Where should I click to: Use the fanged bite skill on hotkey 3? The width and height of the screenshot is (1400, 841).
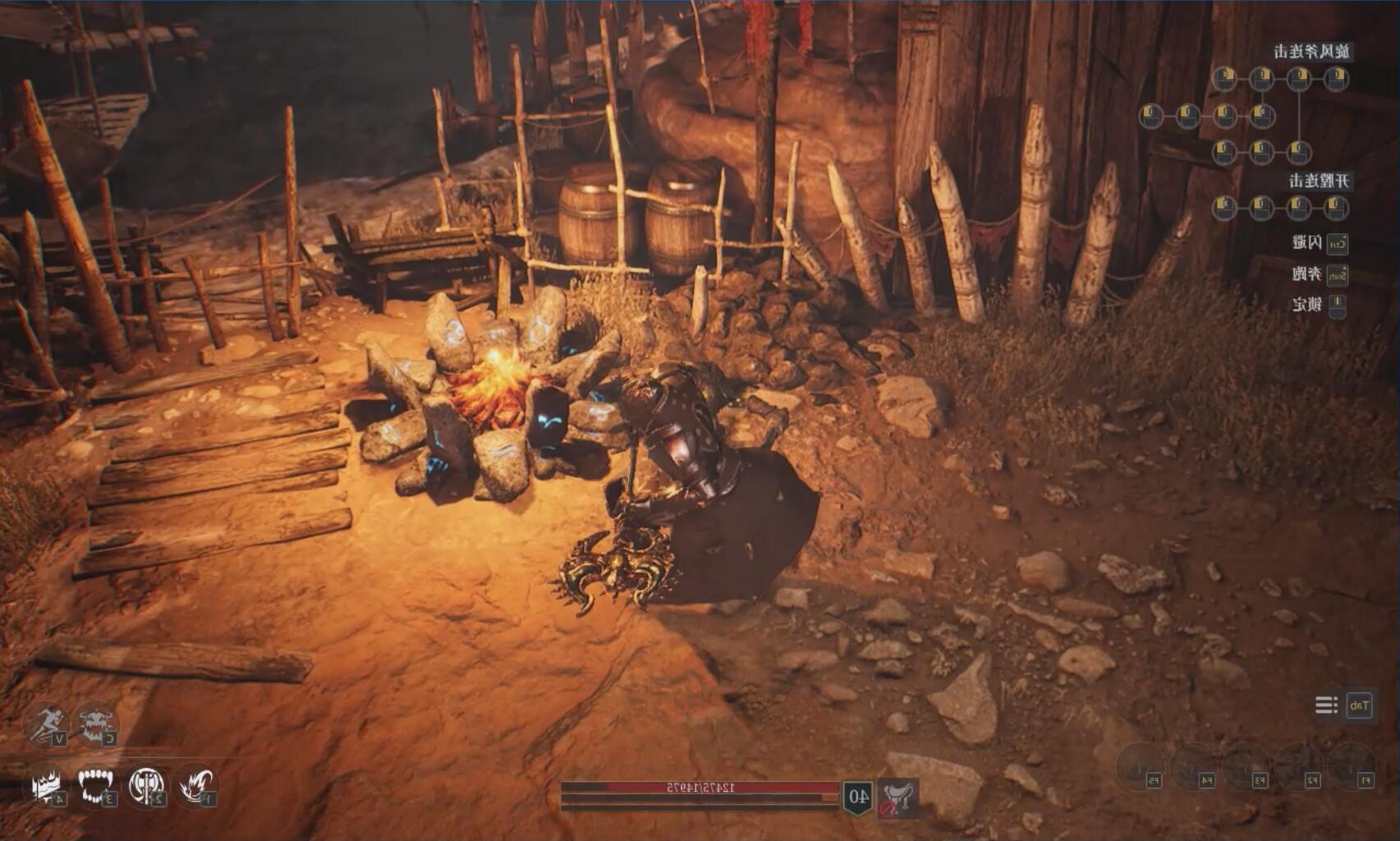(94, 785)
